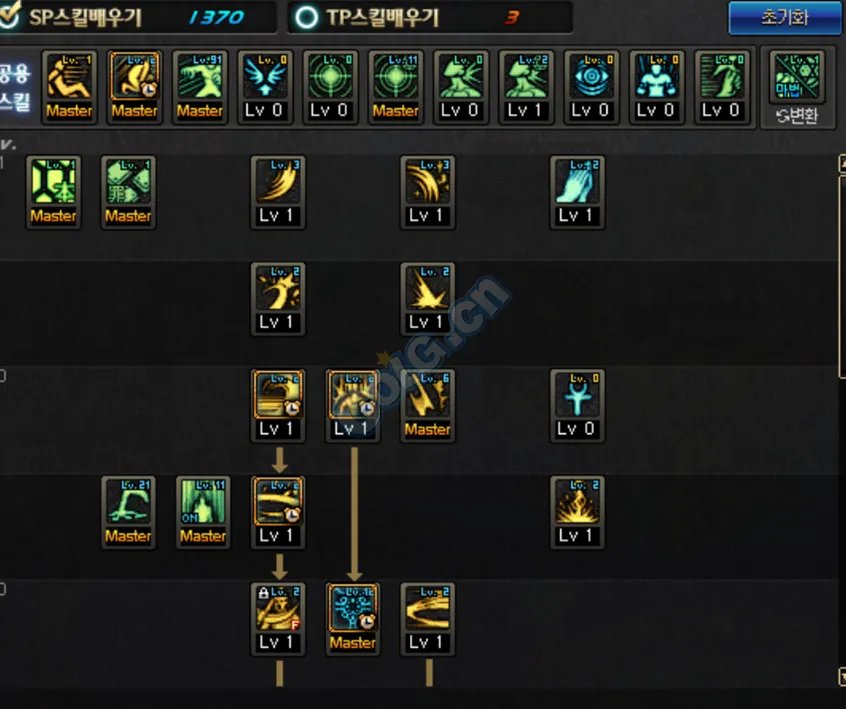Click the 초기화 reset button
This screenshot has height=709, width=846.
coord(784,18)
